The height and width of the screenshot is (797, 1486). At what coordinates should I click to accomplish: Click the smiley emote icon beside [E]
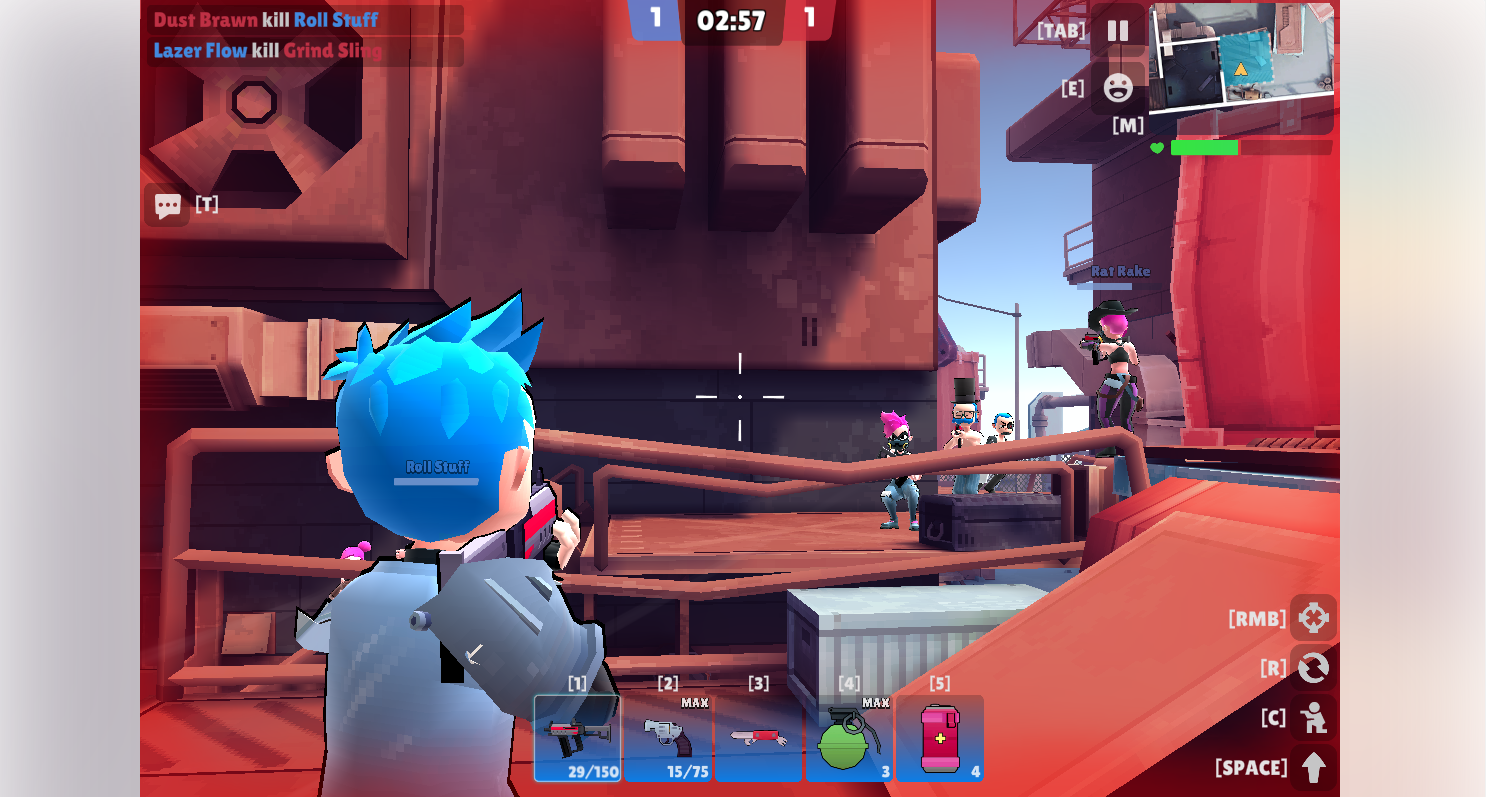click(1117, 87)
